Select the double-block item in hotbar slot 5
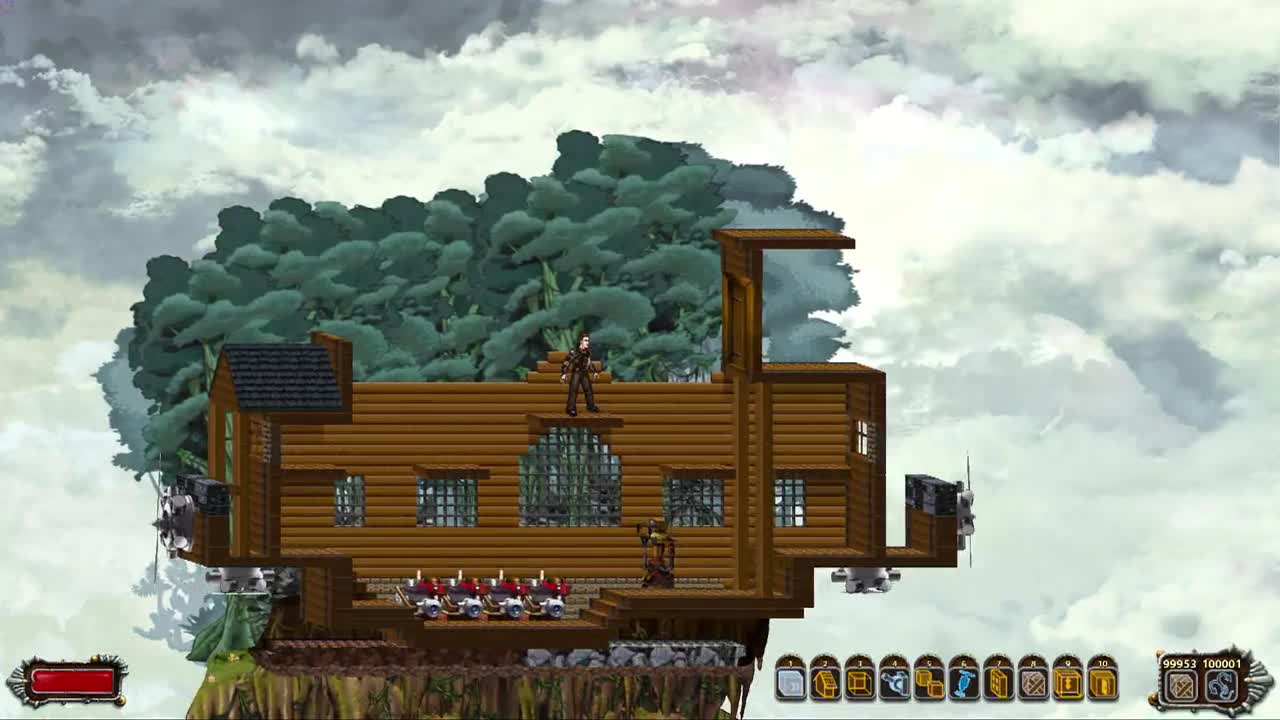 928,685
